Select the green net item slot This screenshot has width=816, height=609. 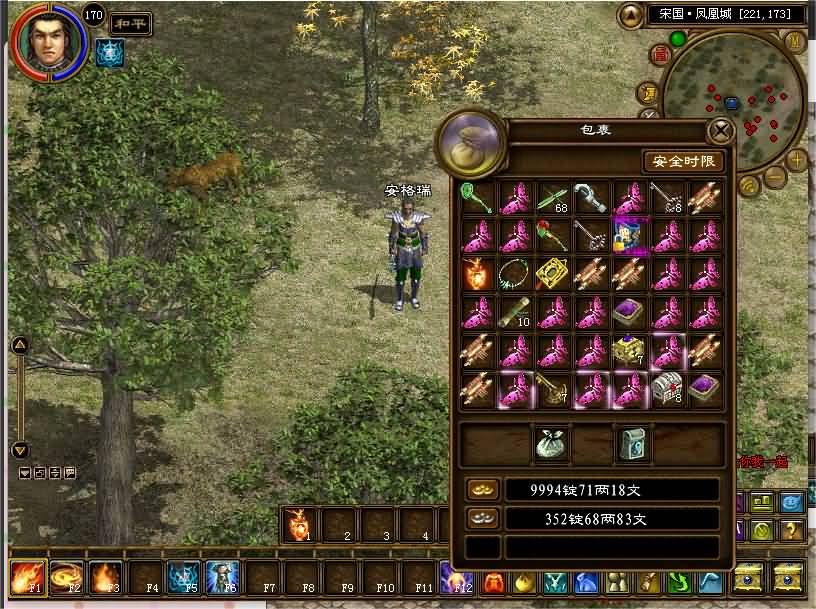(477, 197)
